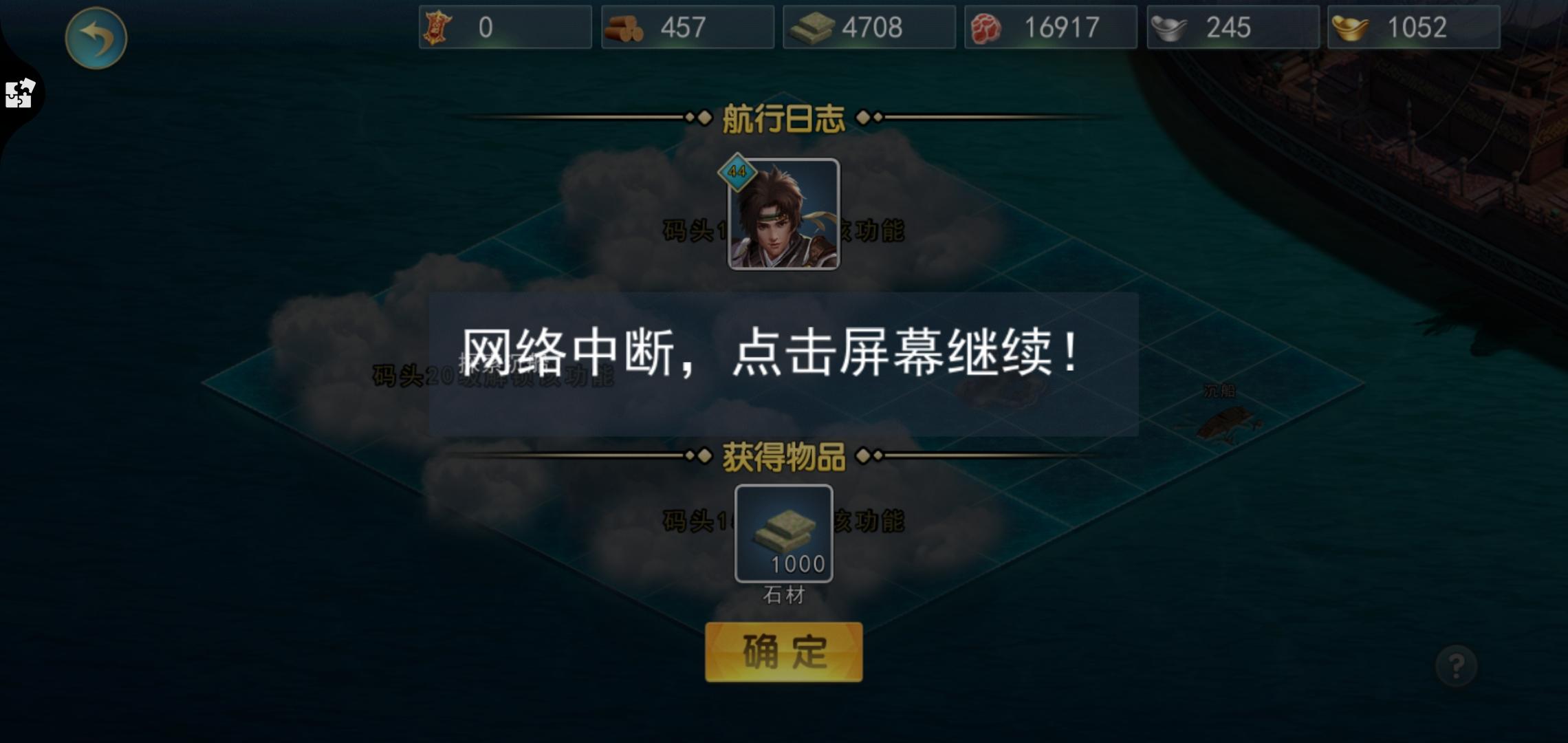
Task: Tap the 航行日志 voyage log header
Action: pos(783,118)
